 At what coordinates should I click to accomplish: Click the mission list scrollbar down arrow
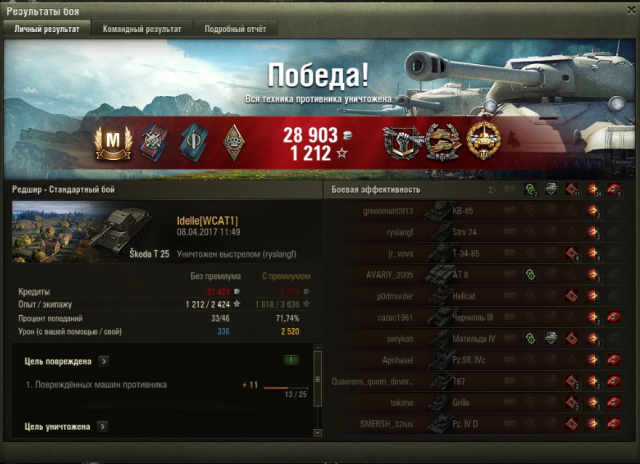(x=317, y=432)
